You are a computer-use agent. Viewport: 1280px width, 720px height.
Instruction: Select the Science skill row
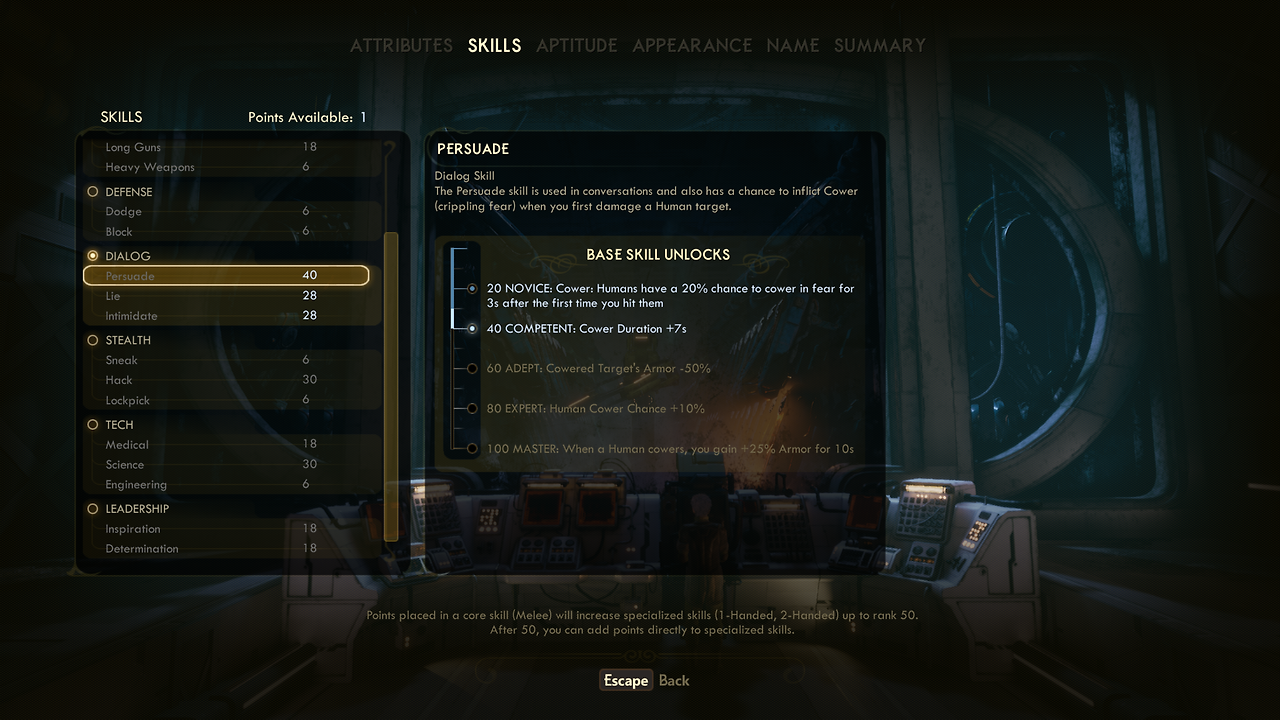pyautogui.click(x=226, y=465)
